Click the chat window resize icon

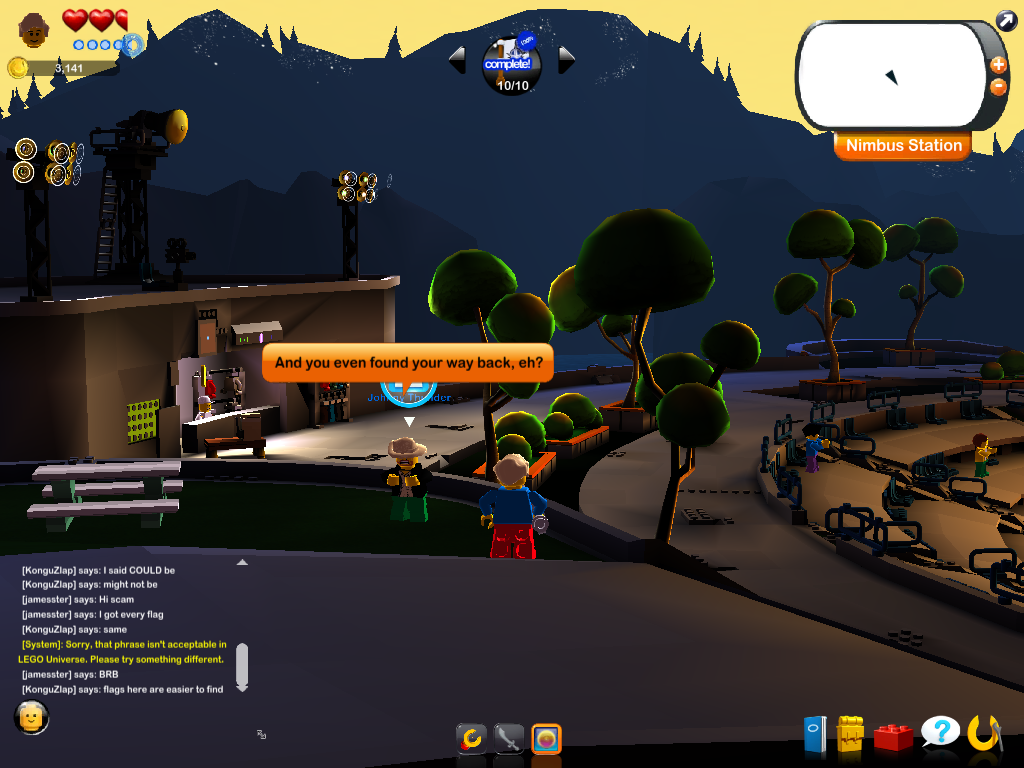261,734
